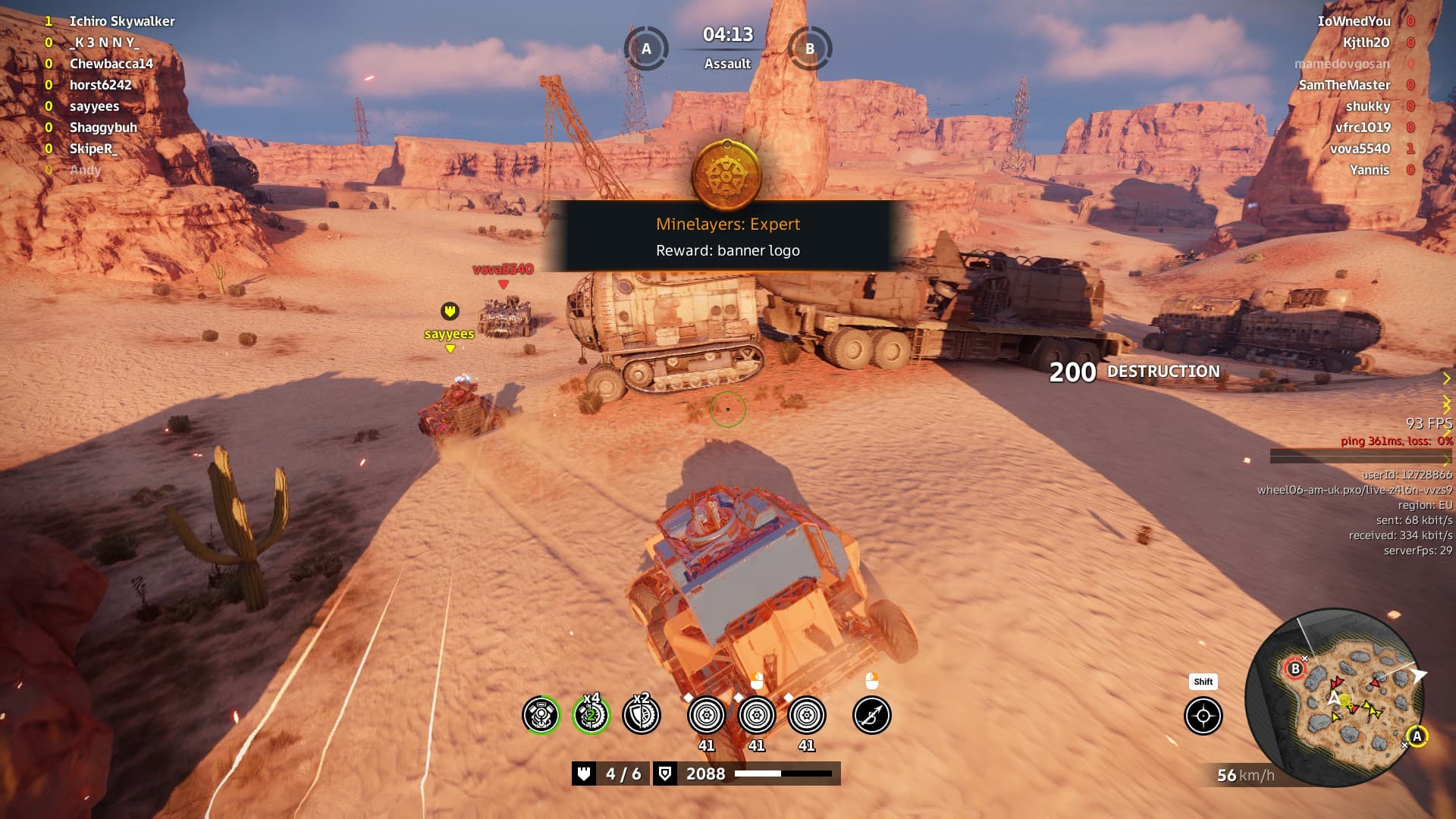Select Ichiro Skywalker in the team list

pos(122,21)
